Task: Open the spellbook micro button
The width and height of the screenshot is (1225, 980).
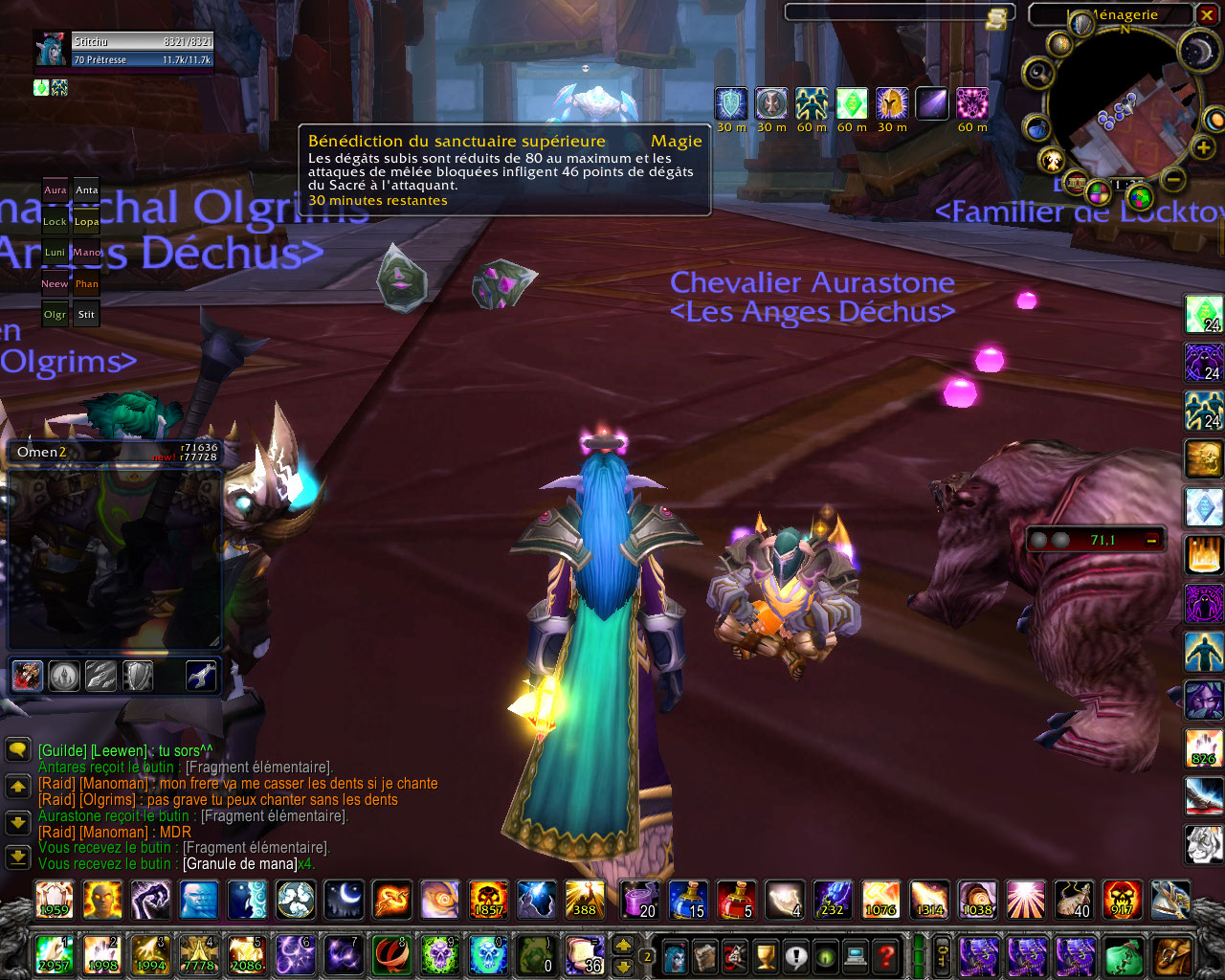Action: tap(706, 955)
